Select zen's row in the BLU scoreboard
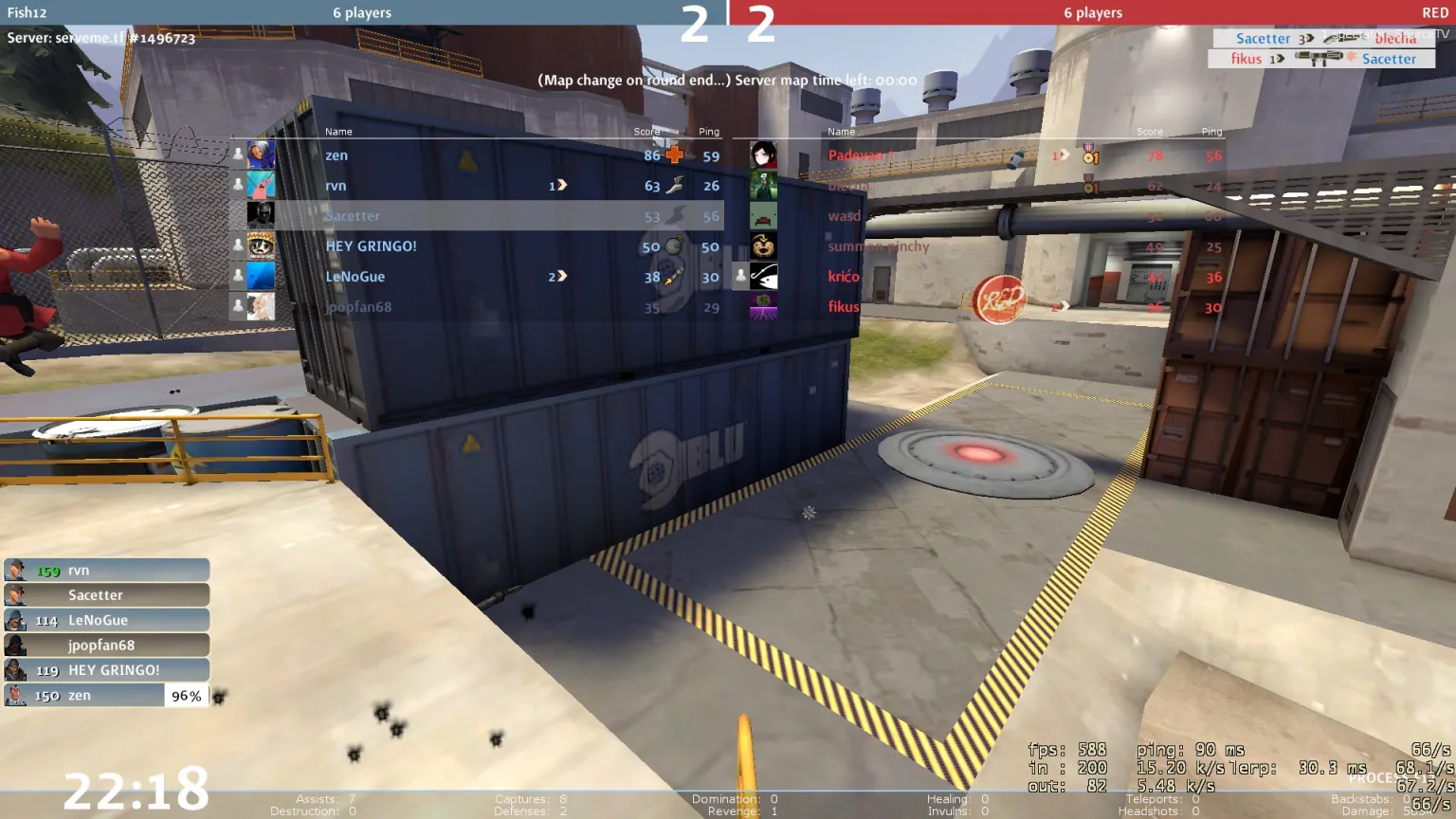Image resolution: width=1456 pixels, height=819 pixels. 474,155
